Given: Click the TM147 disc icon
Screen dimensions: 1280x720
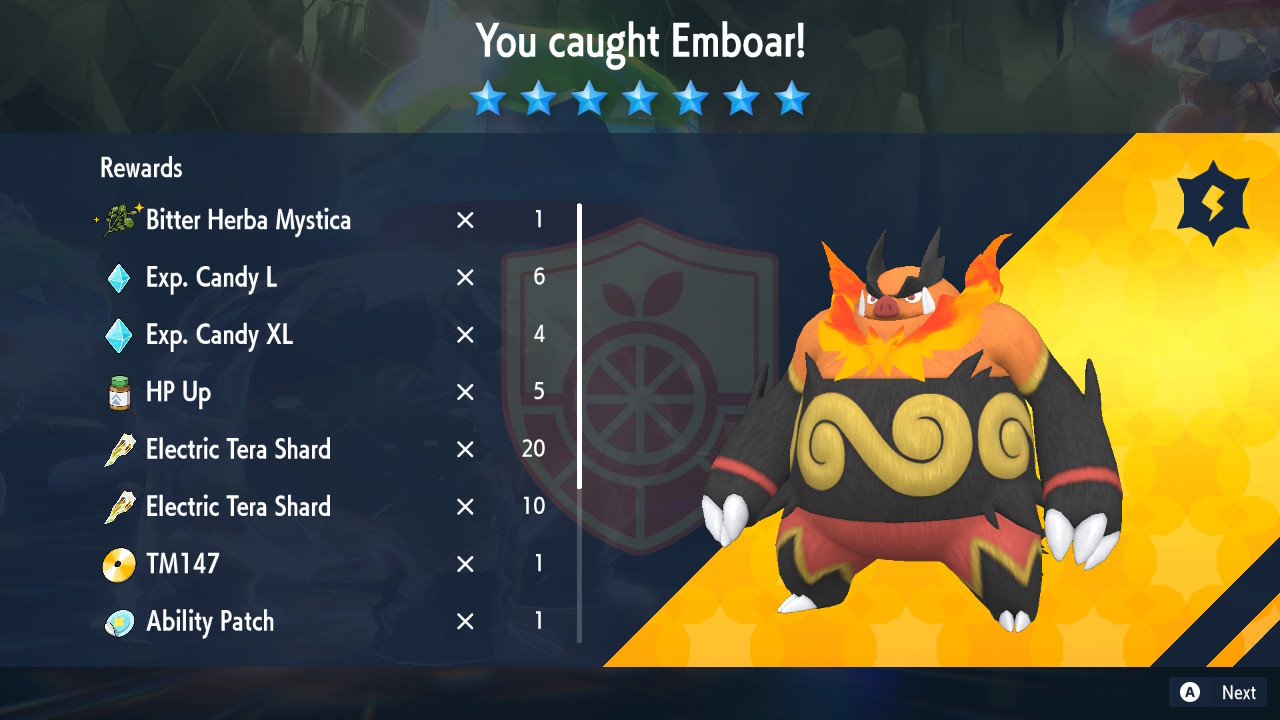Looking at the screenshot, I should point(118,564).
